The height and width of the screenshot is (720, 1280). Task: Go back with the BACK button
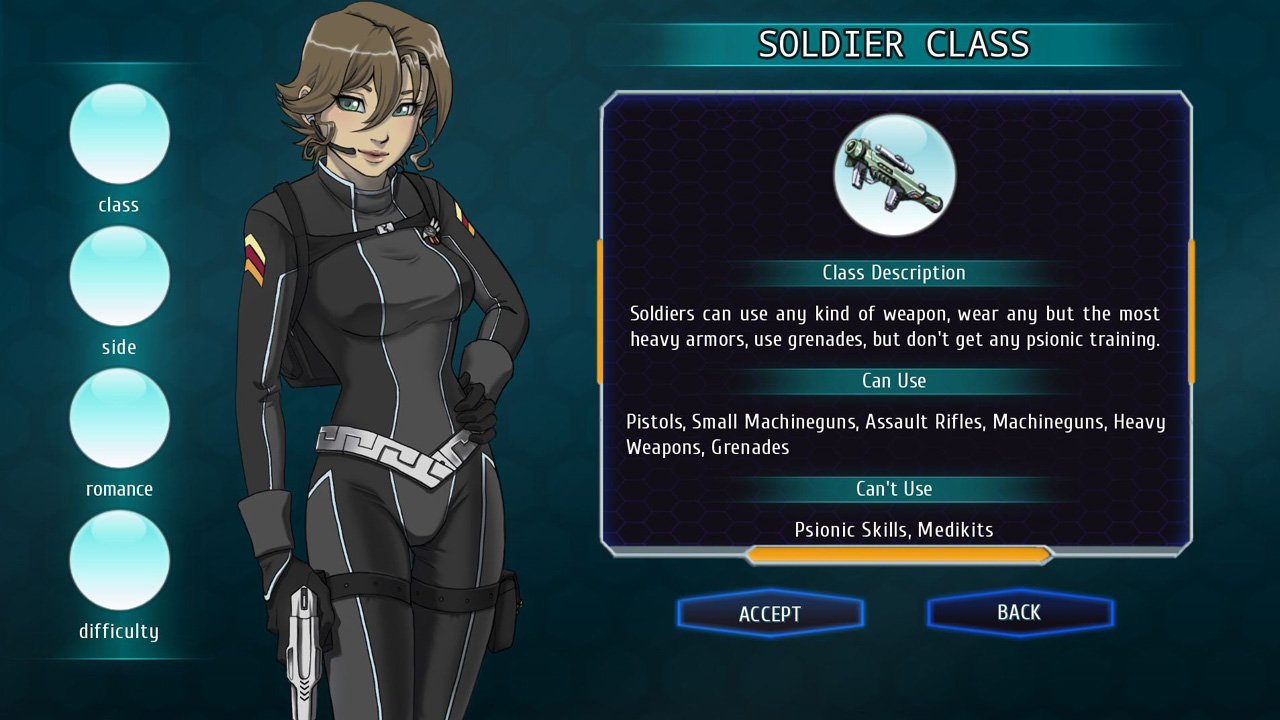[x=1019, y=612]
